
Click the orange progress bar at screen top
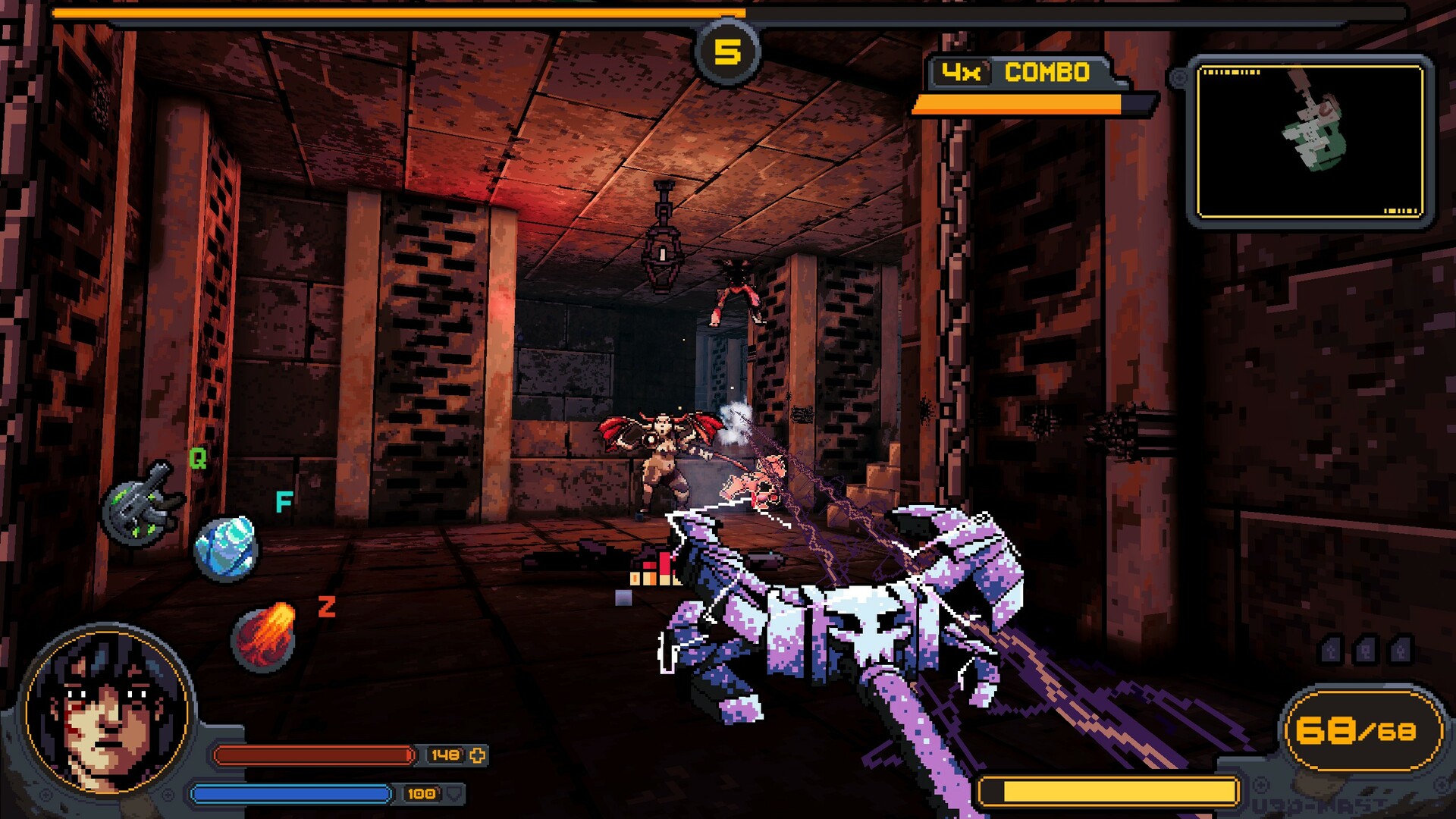(379, 11)
